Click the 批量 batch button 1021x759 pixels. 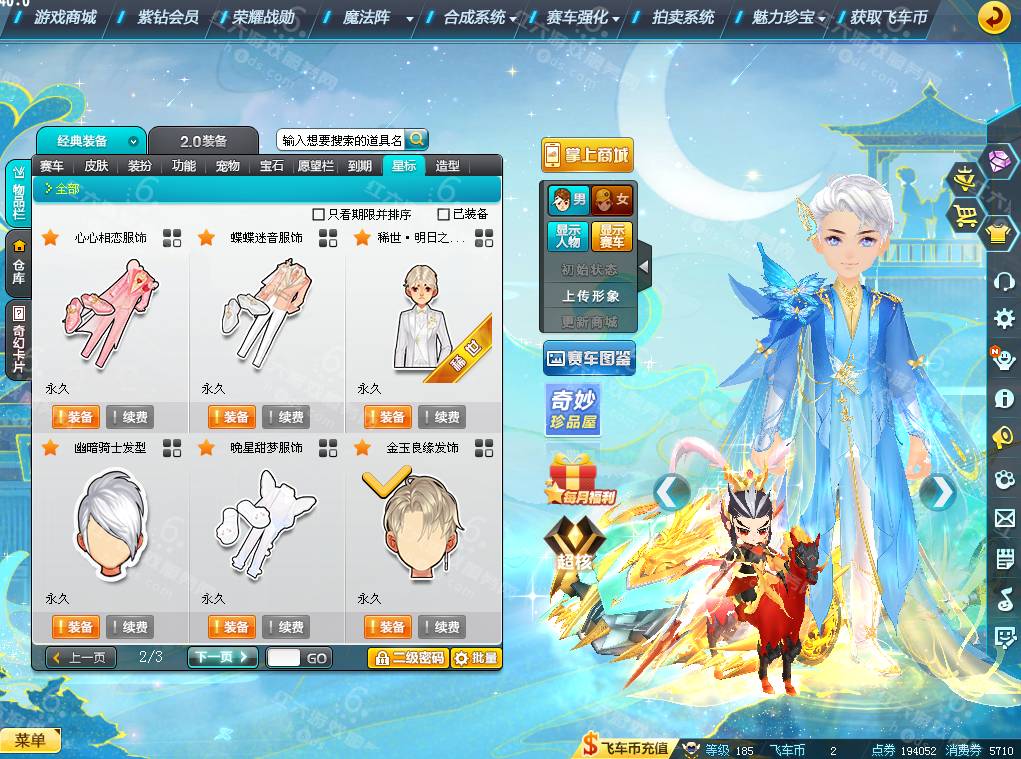475,657
